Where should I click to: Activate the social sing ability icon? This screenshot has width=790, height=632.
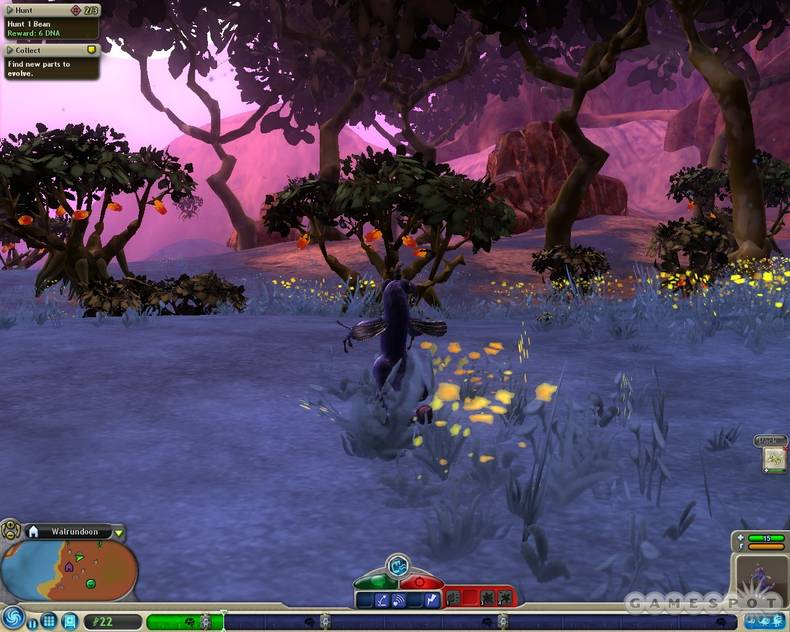coord(399,599)
